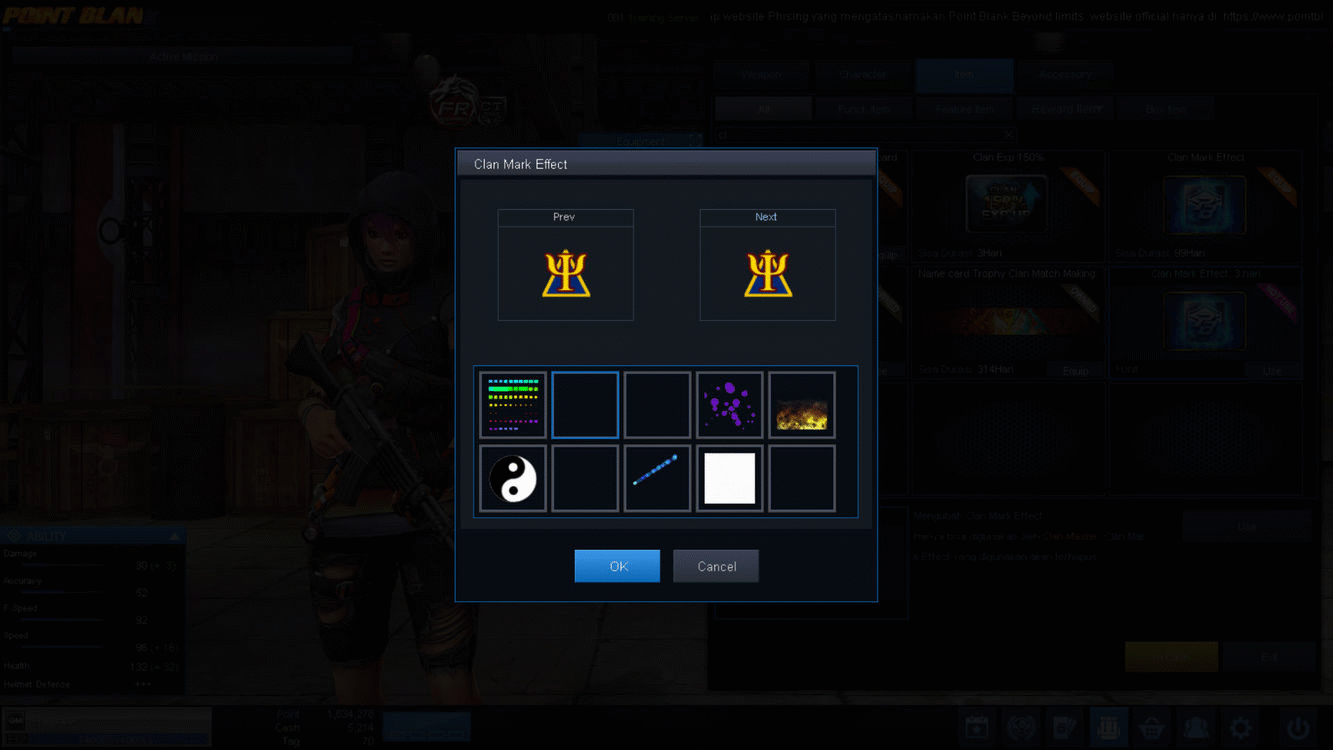Open the settings gear icon
Screen dimensions: 1333x750
[x=1240, y=727]
